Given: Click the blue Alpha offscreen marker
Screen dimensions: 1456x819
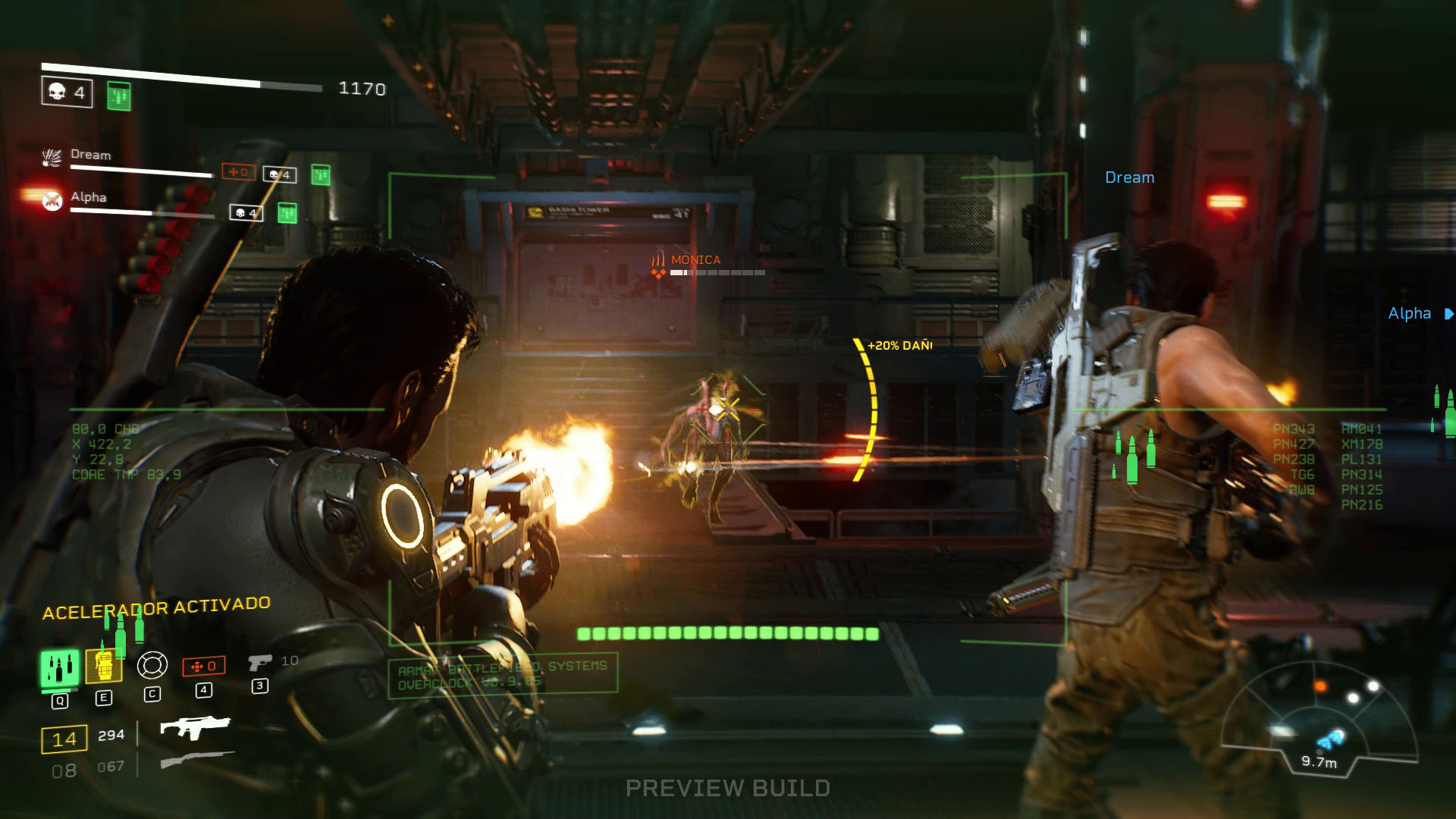Looking at the screenshot, I should point(1419,313).
